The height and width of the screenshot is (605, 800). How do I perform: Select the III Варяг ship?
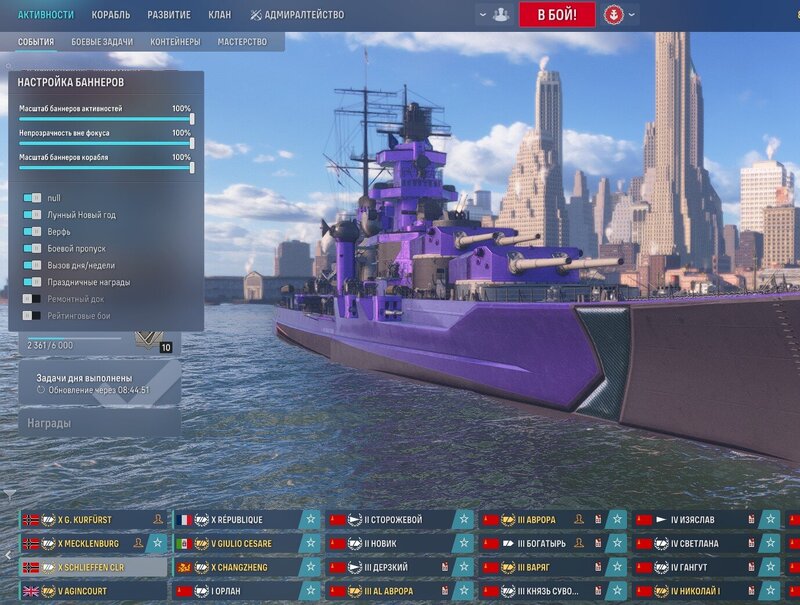(x=538, y=567)
